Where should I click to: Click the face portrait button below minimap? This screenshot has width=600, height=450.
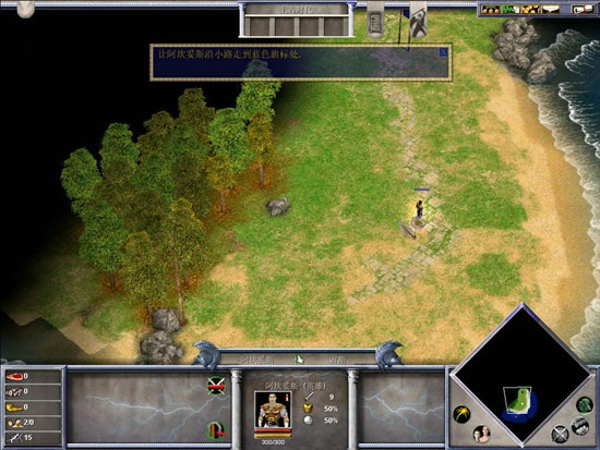point(481,433)
